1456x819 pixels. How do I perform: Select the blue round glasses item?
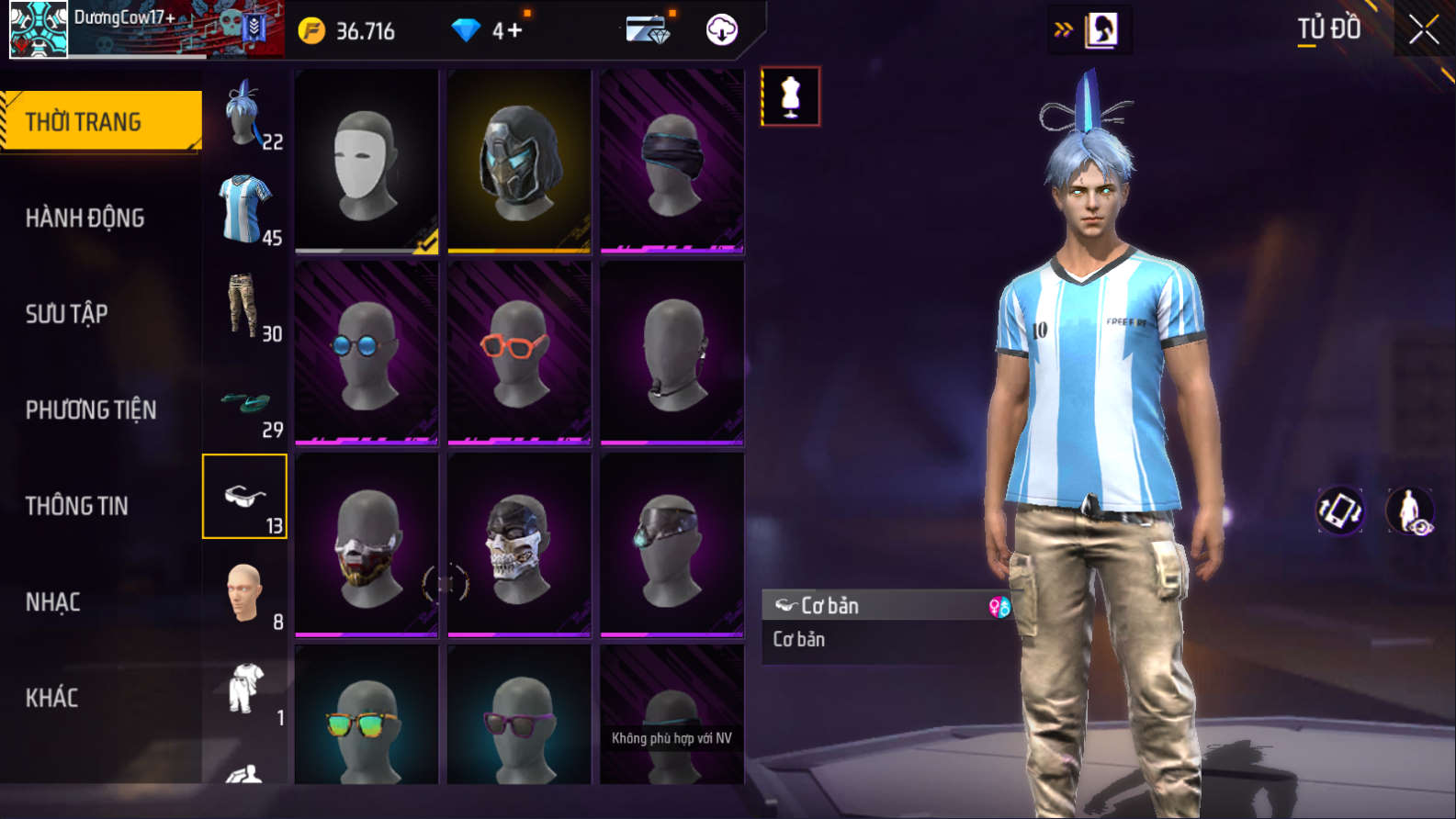[367, 353]
